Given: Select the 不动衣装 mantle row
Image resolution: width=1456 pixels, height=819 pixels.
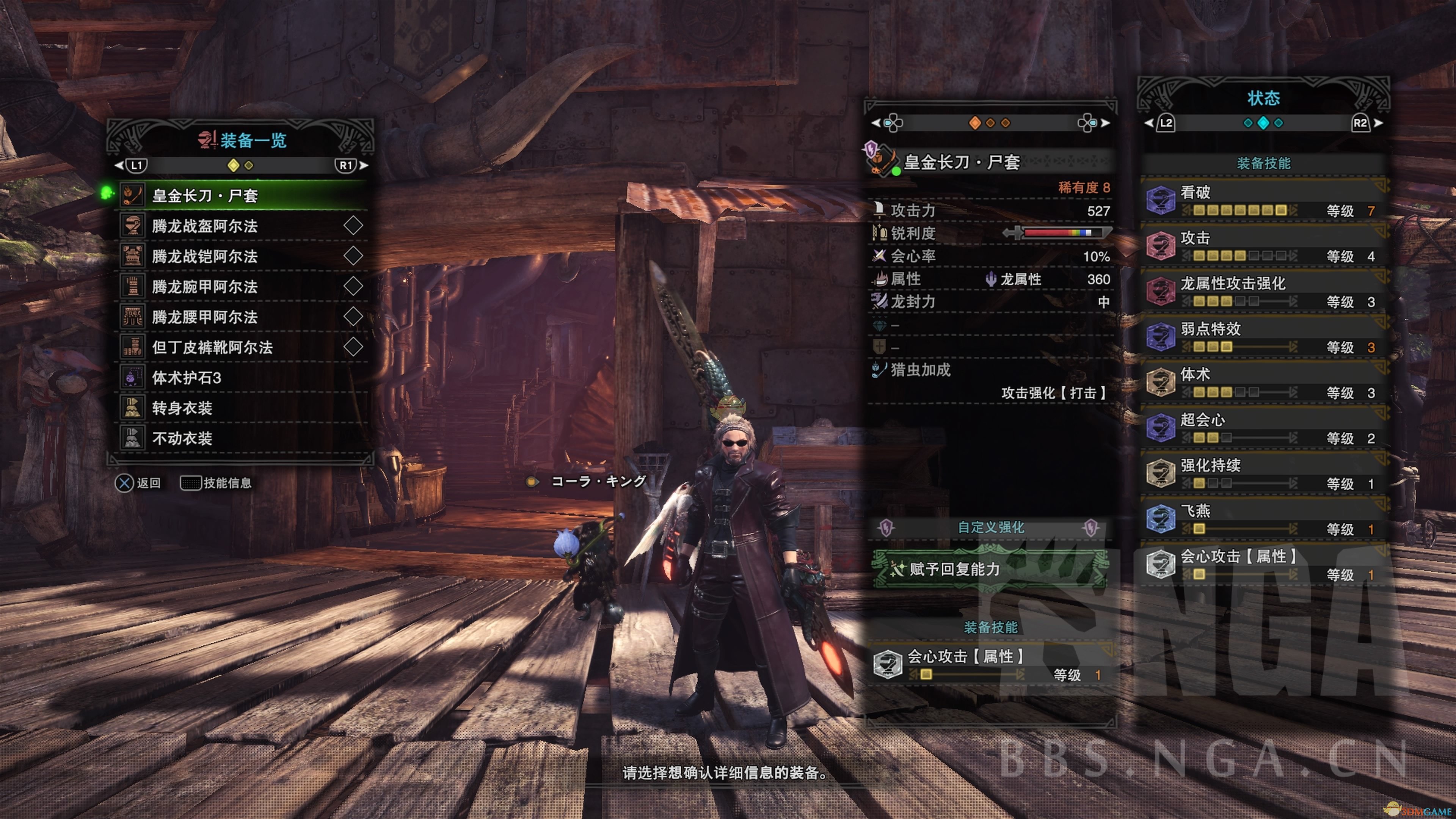Looking at the screenshot, I should pos(243,438).
